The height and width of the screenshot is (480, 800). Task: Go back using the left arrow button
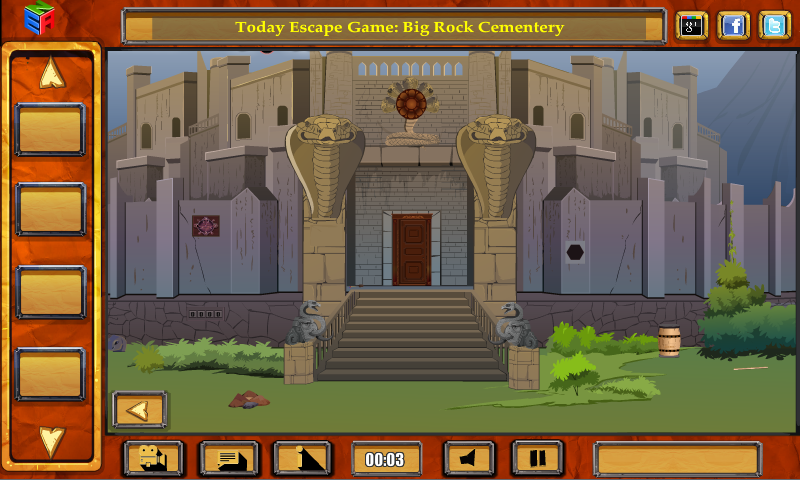coord(139,409)
